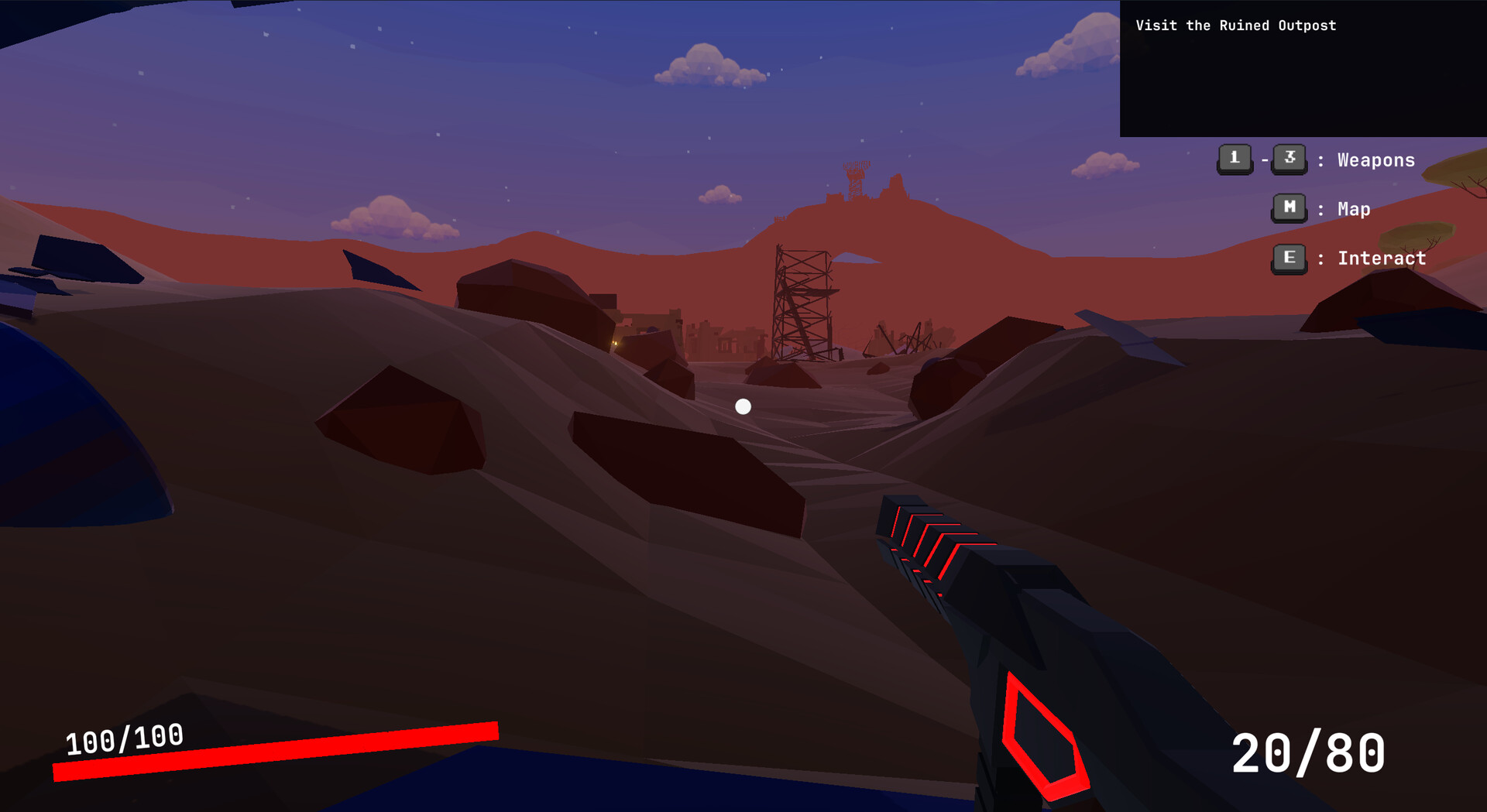Select the M key icon to open map
Screen dimensions: 1487x812
pos(1288,207)
